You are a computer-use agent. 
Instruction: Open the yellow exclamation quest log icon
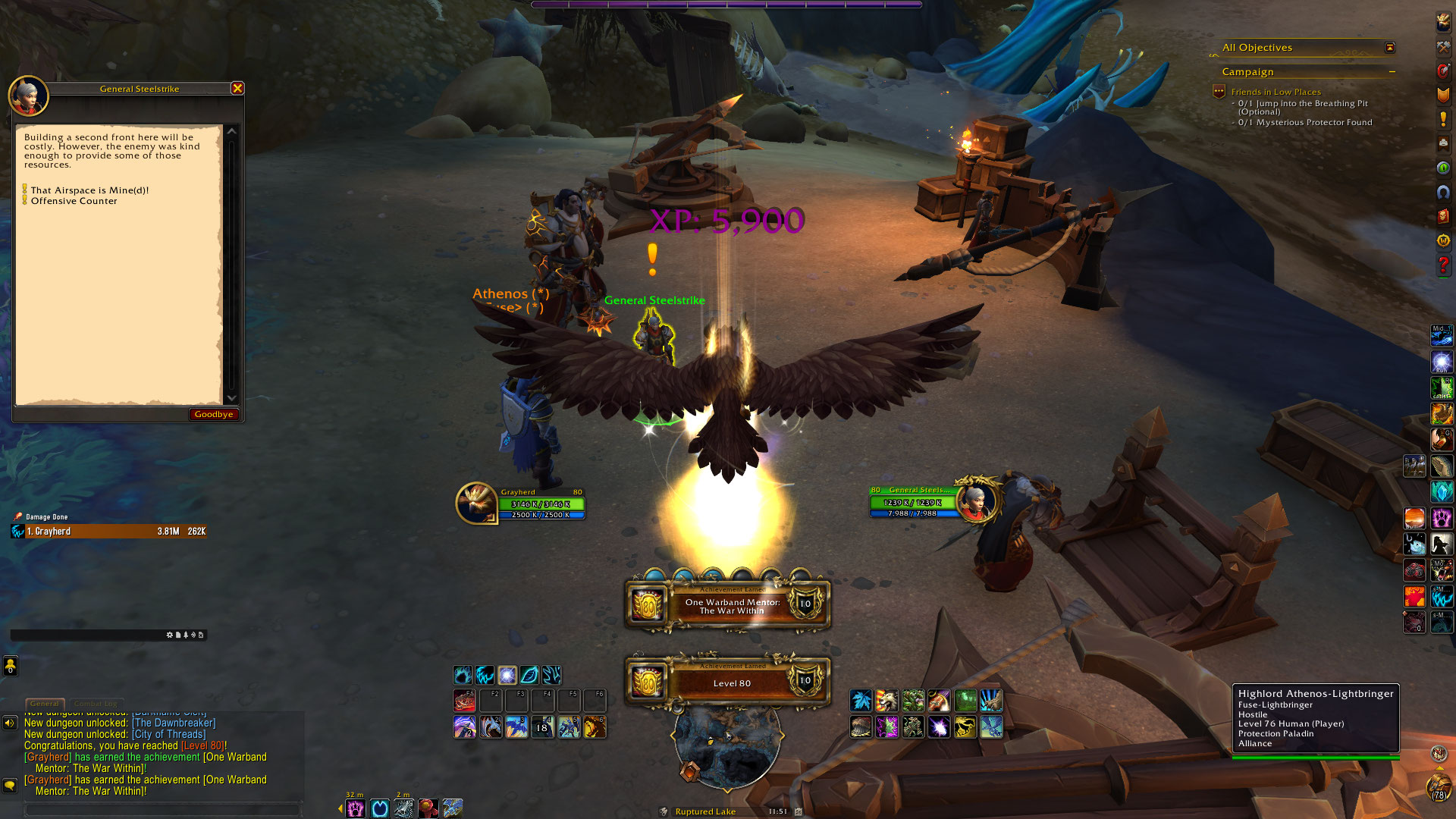[x=1443, y=120]
